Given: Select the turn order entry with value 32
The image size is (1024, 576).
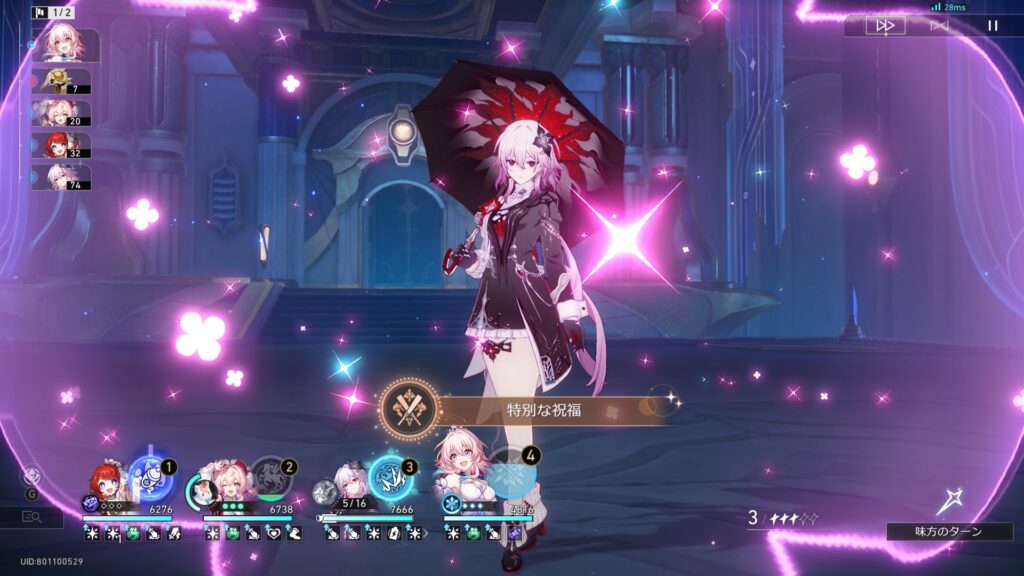Looking at the screenshot, I should click(x=63, y=145).
